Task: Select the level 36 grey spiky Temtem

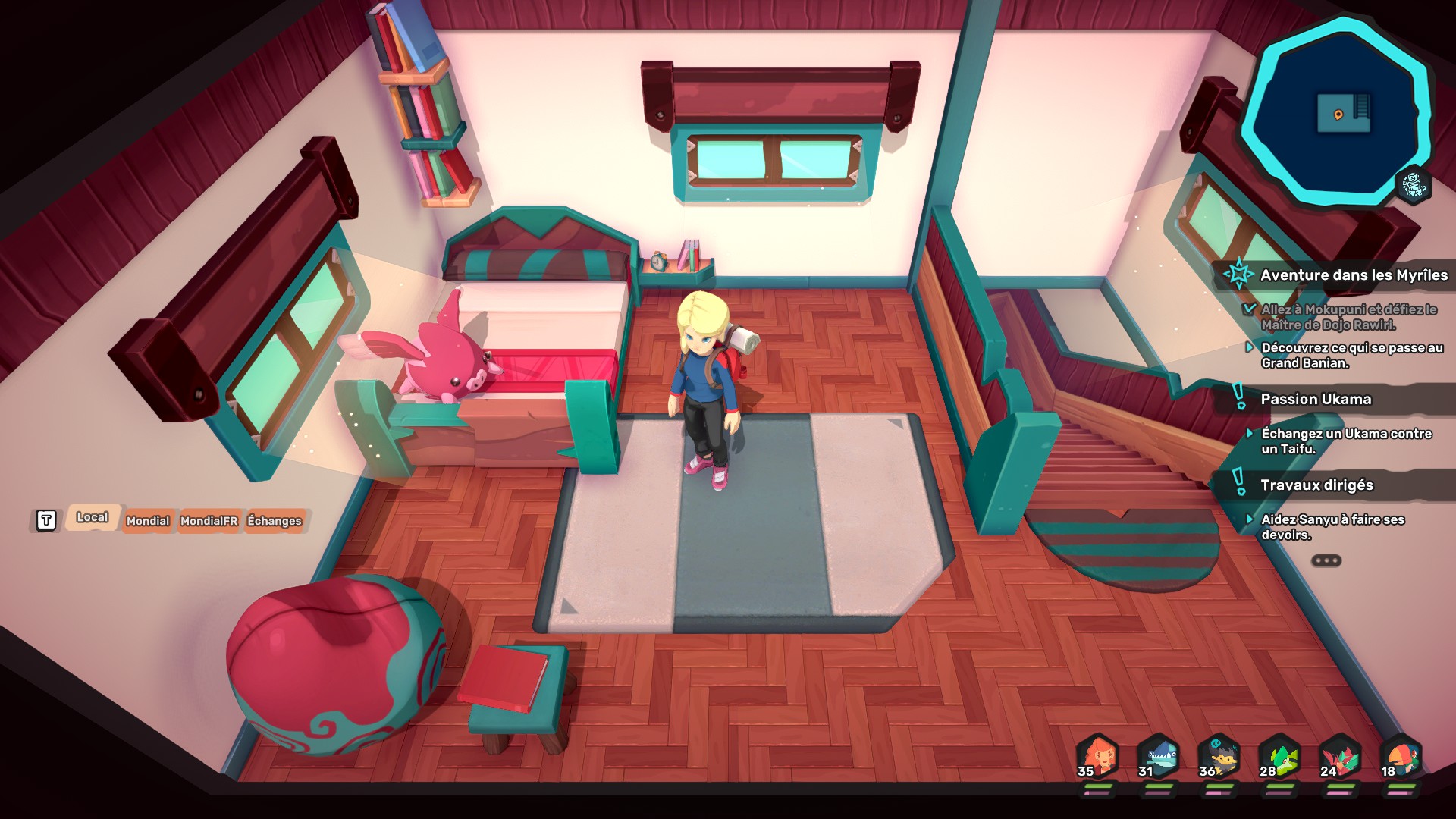Action: pos(1219,757)
